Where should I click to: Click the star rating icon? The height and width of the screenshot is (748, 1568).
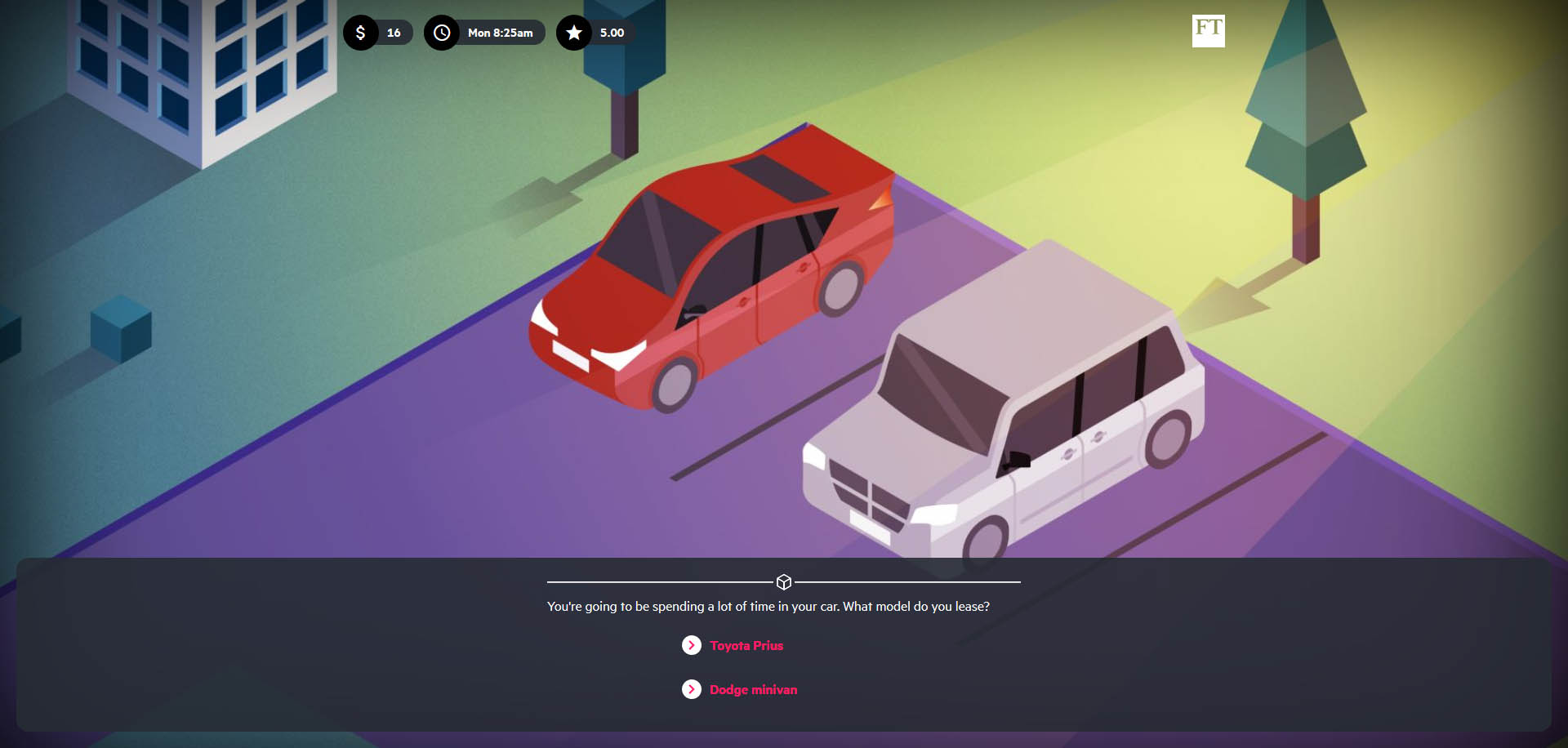click(574, 33)
